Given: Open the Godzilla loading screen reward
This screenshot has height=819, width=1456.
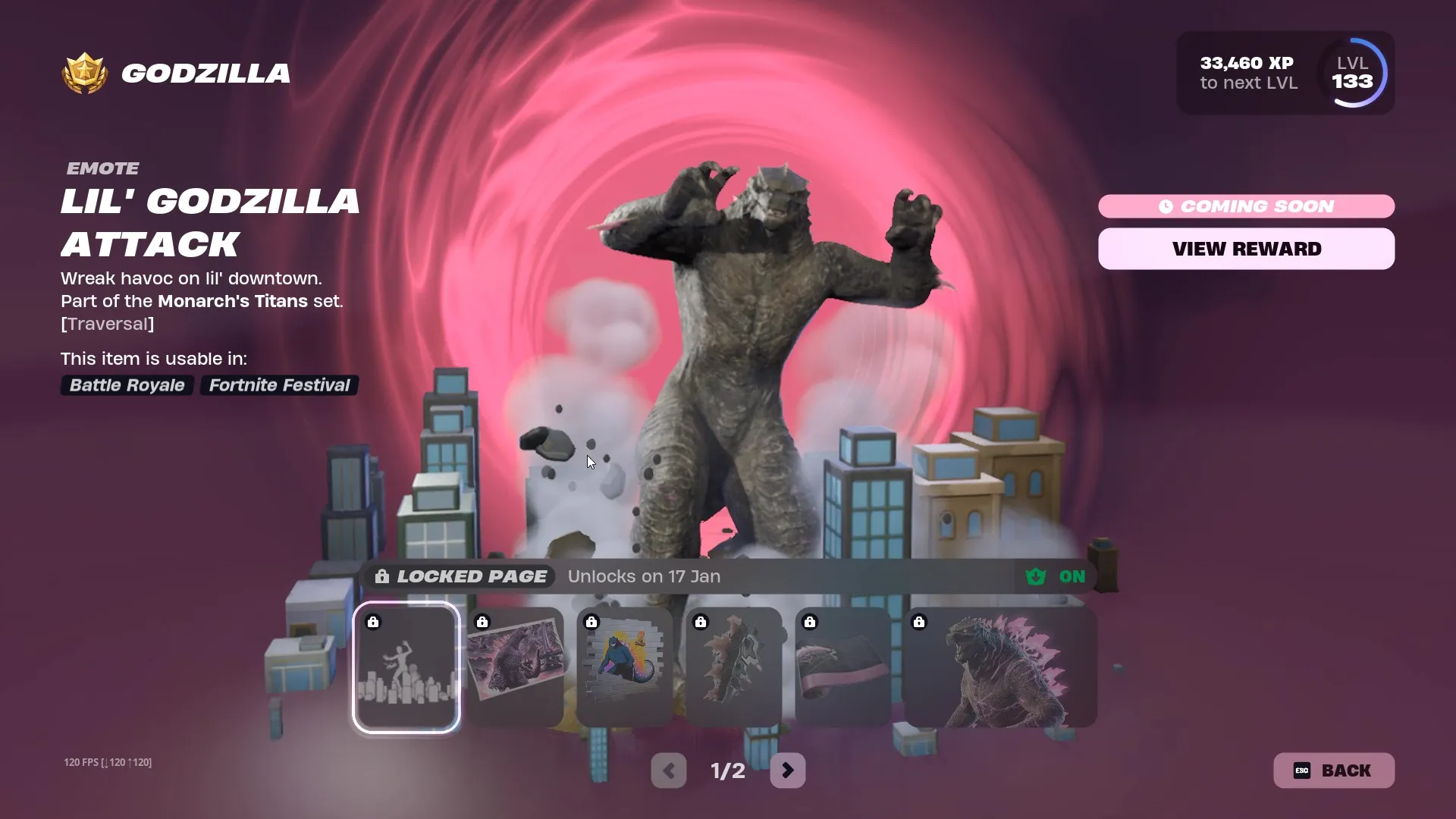Looking at the screenshot, I should click(515, 667).
